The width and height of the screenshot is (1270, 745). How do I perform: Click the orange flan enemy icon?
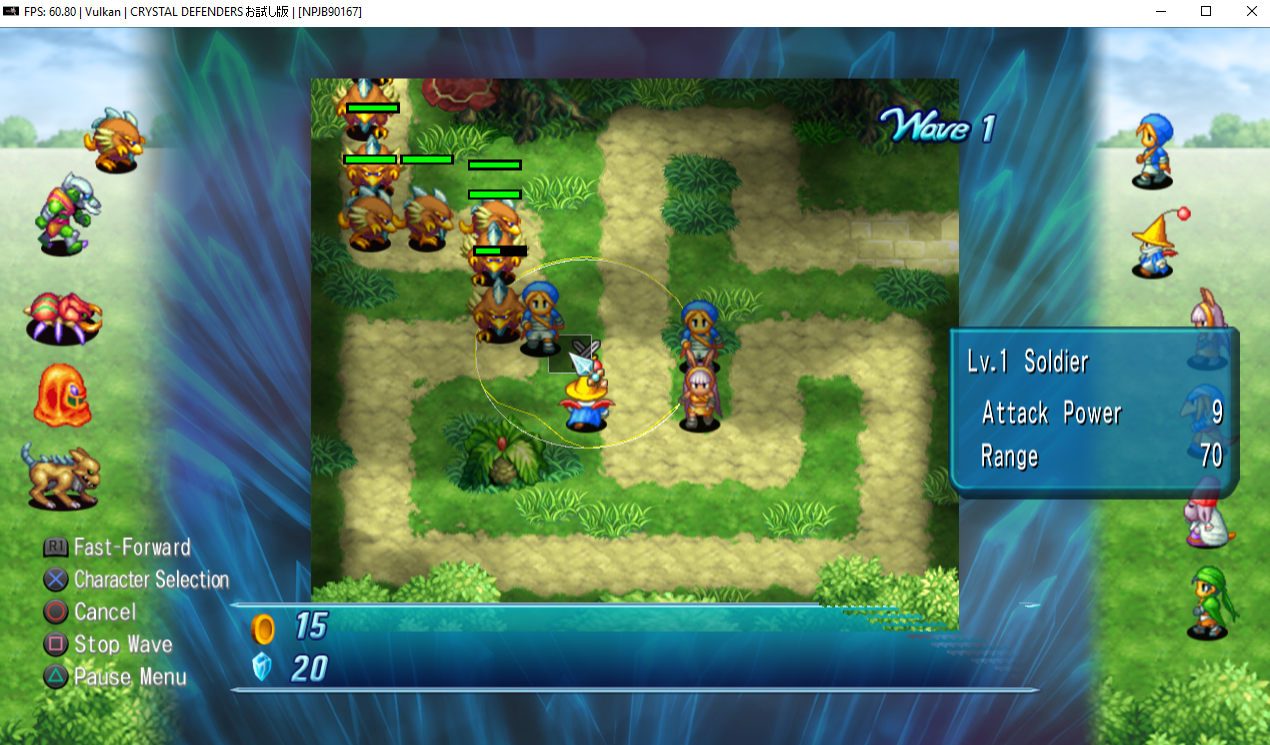tap(62, 396)
